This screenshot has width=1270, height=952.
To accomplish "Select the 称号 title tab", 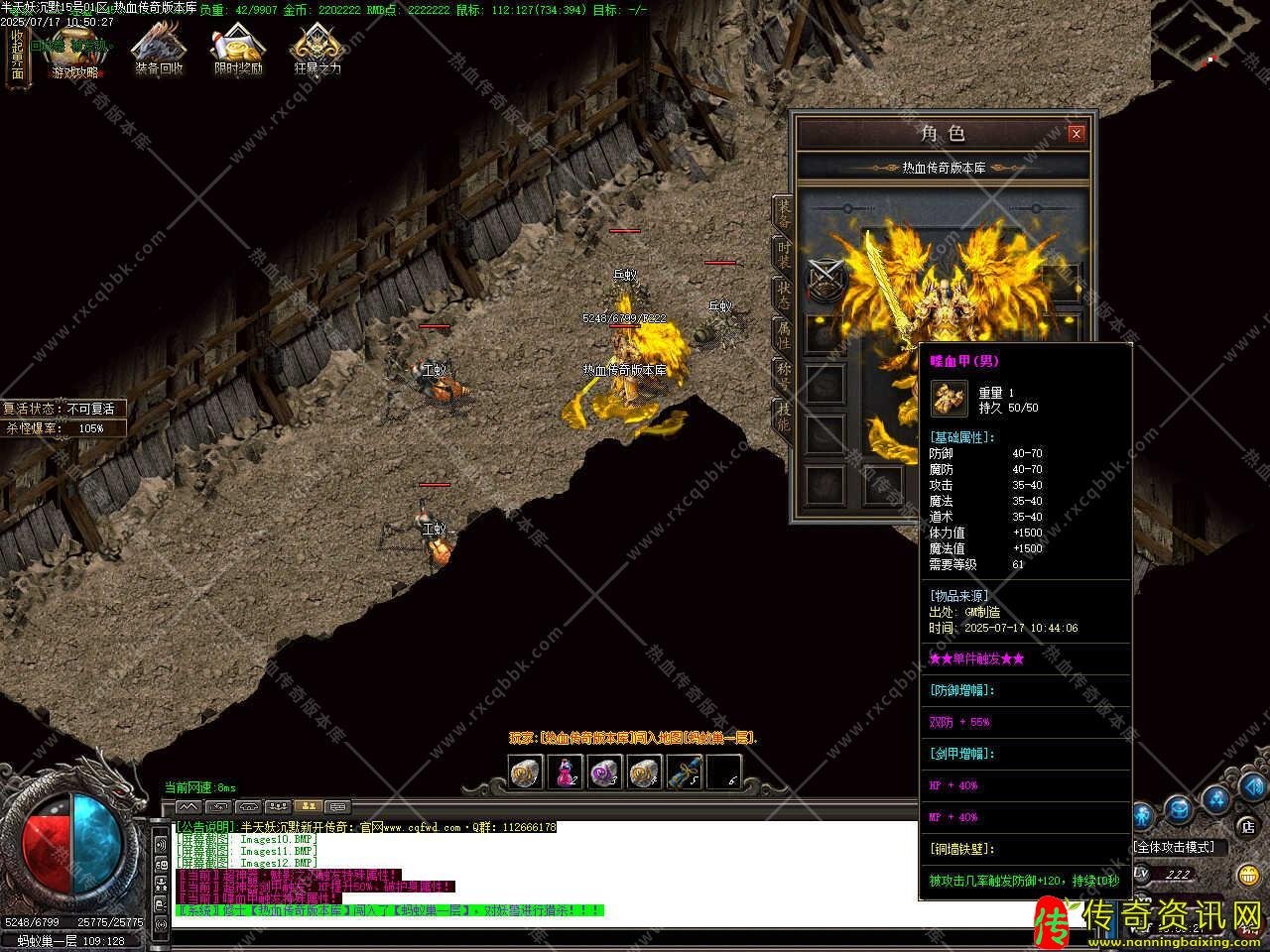I will [784, 377].
